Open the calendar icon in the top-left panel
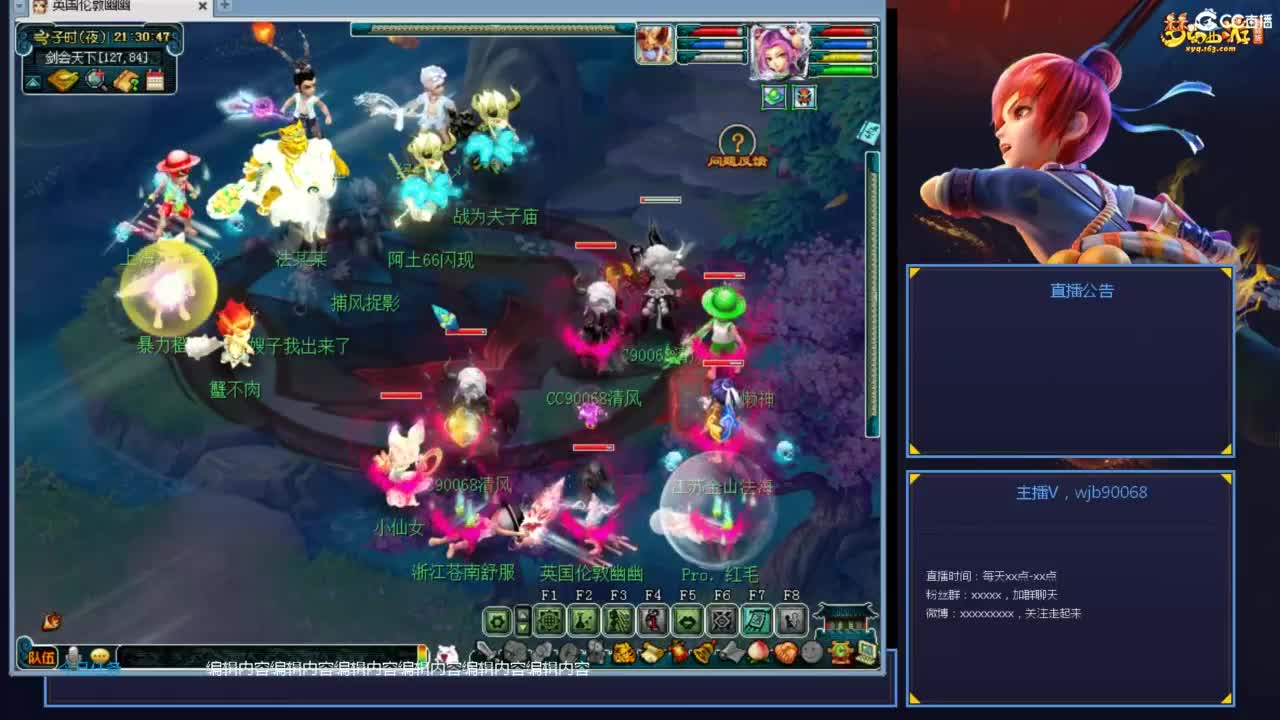This screenshot has width=1280, height=720. click(155, 80)
